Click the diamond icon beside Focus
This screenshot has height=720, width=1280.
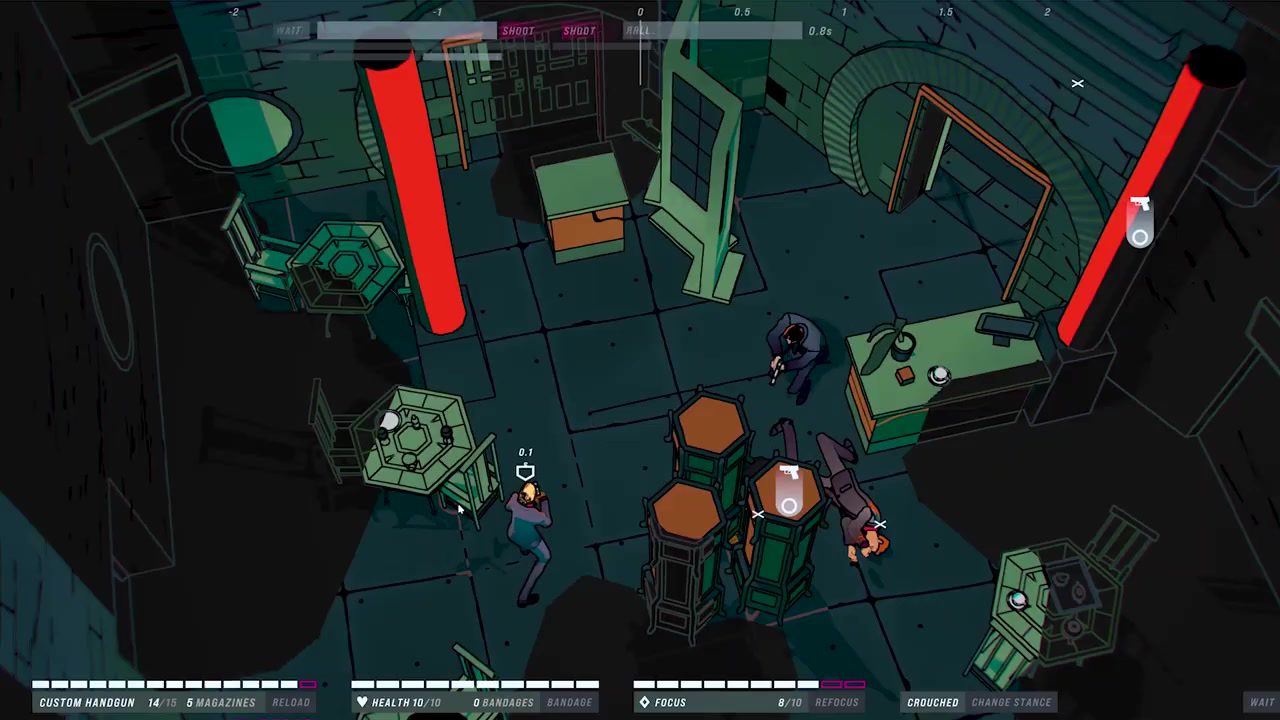click(x=646, y=702)
